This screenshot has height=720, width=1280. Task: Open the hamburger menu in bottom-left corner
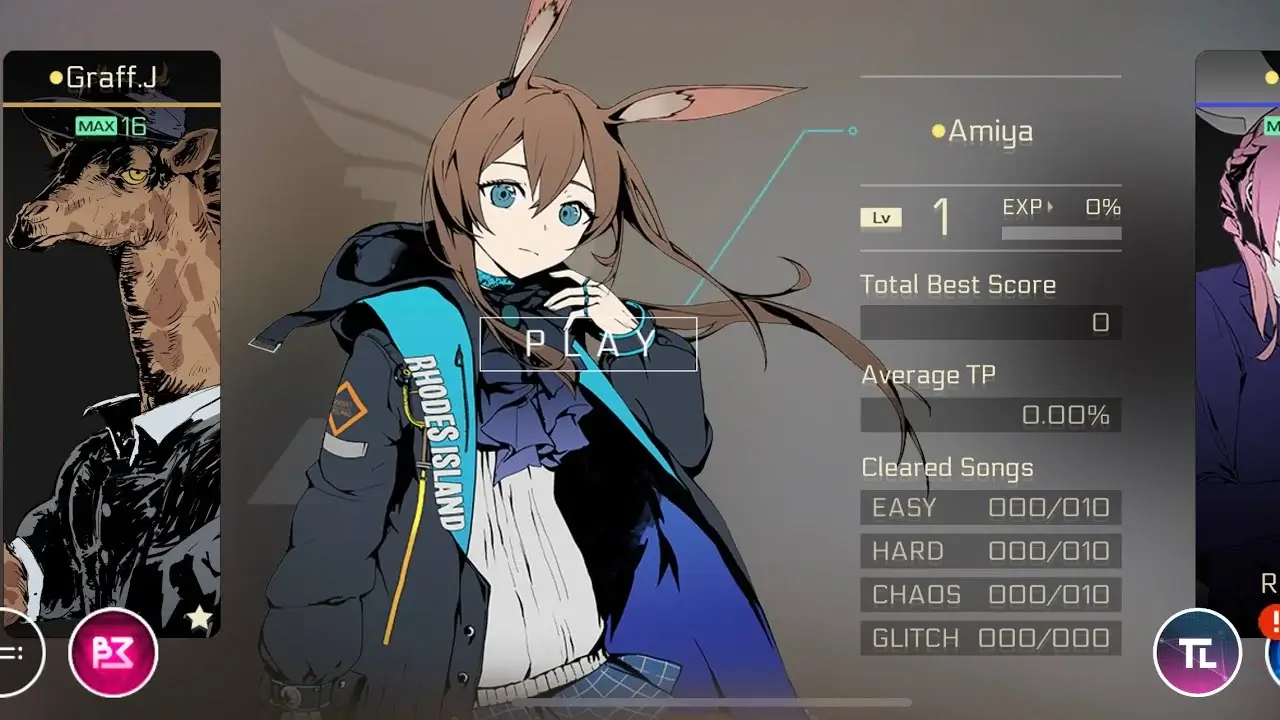coord(10,654)
